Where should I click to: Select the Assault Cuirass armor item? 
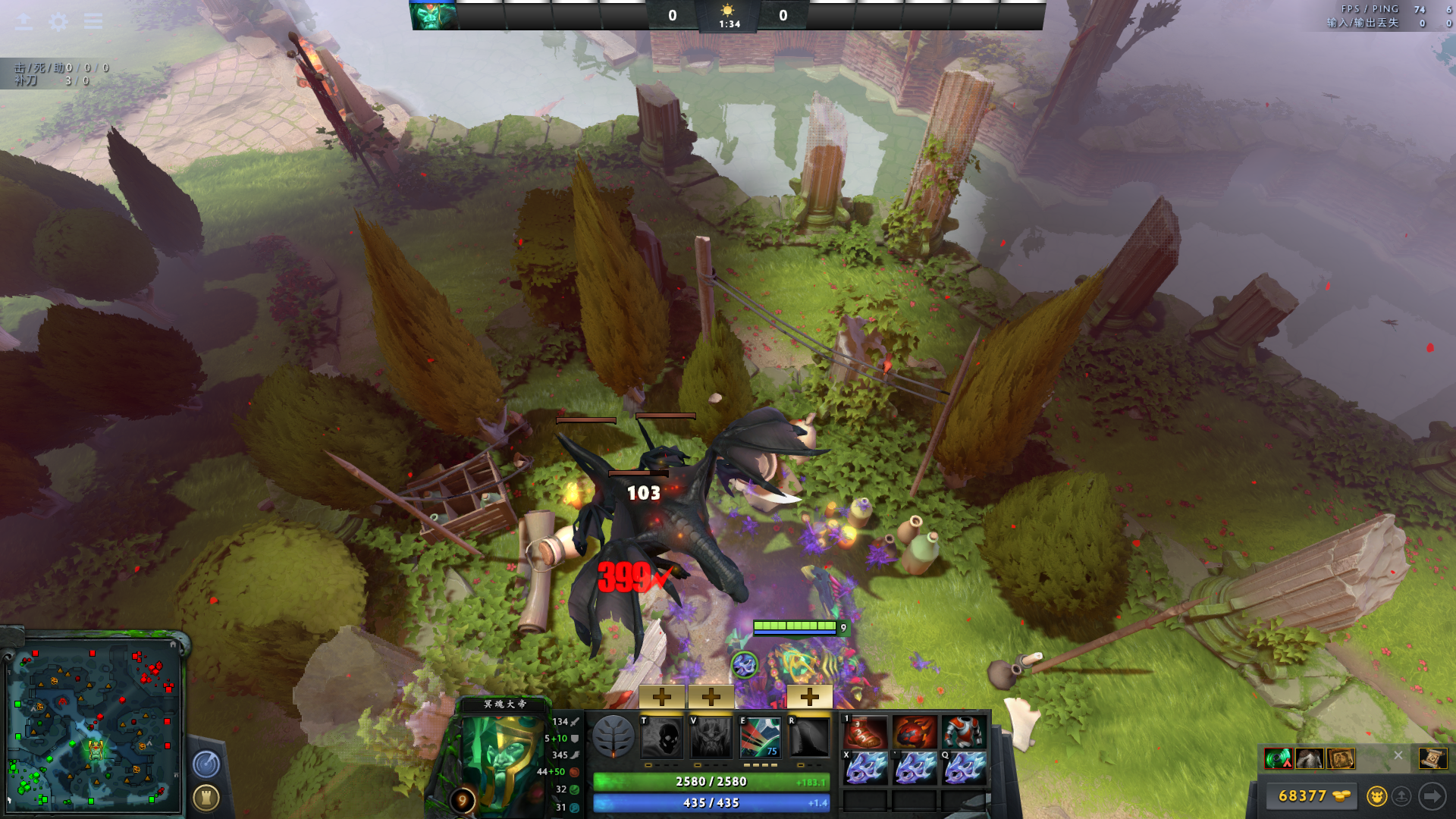coord(964,733)
